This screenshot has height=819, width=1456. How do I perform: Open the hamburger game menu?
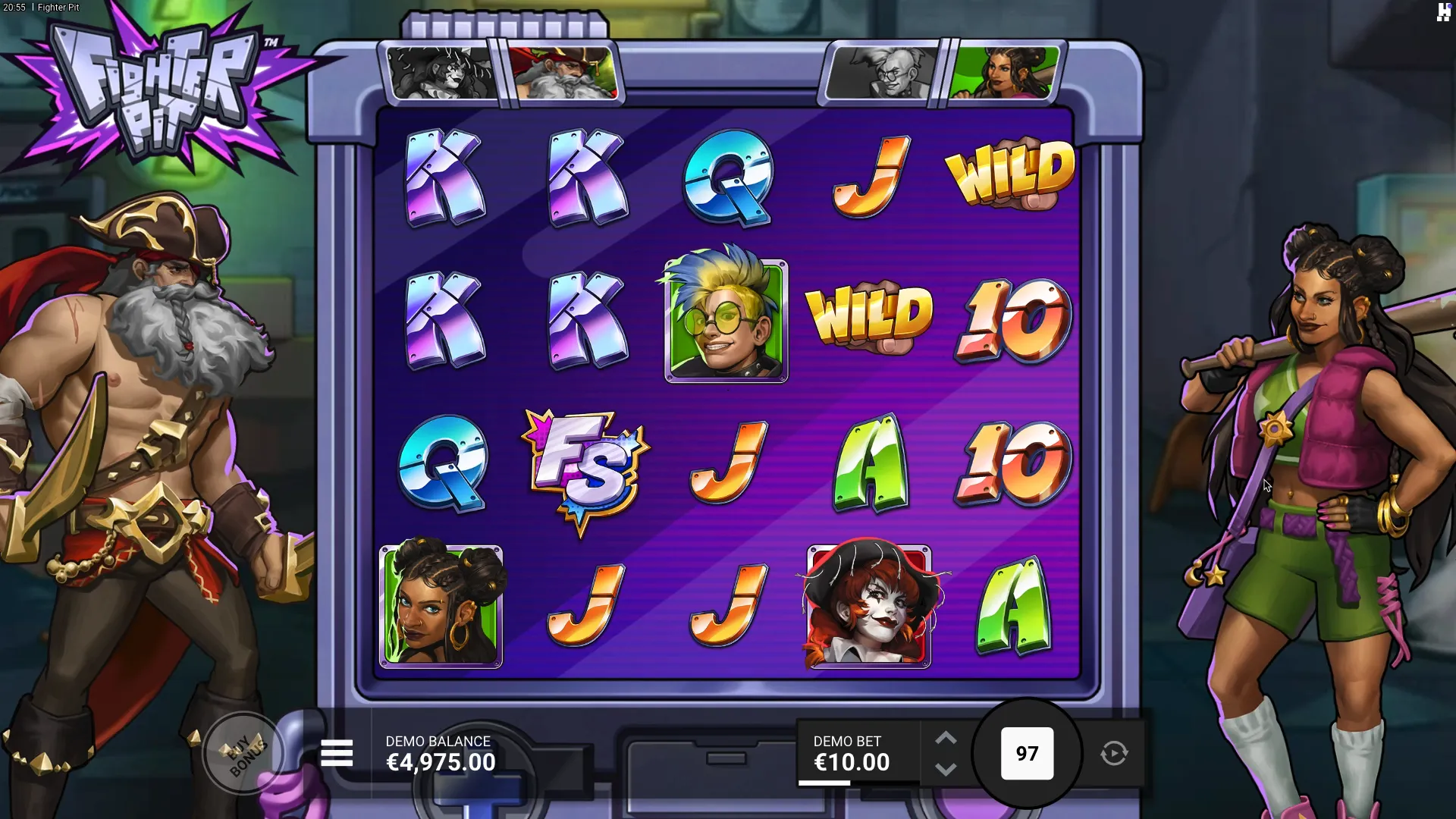pos(337,754)
